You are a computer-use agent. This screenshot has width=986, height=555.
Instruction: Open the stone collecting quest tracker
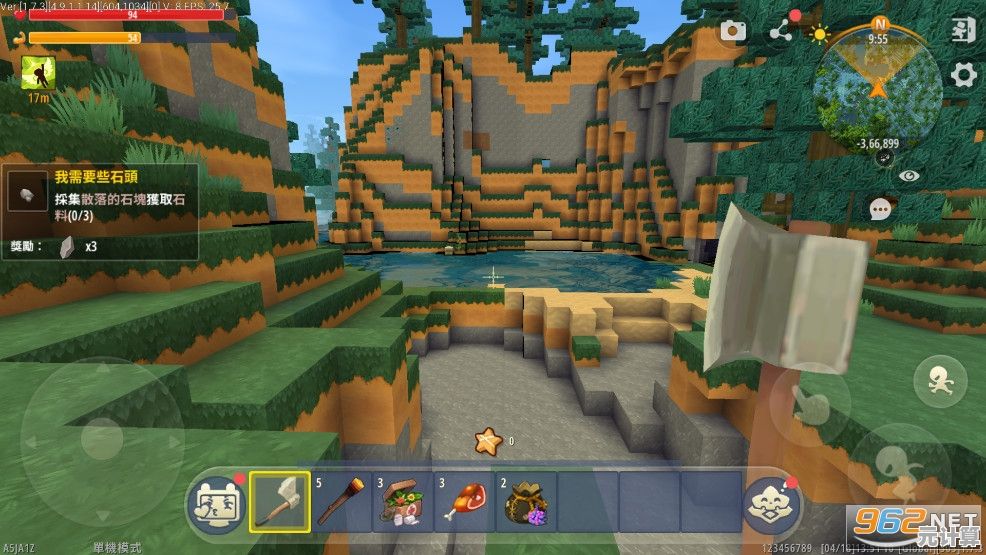[100, 212]
